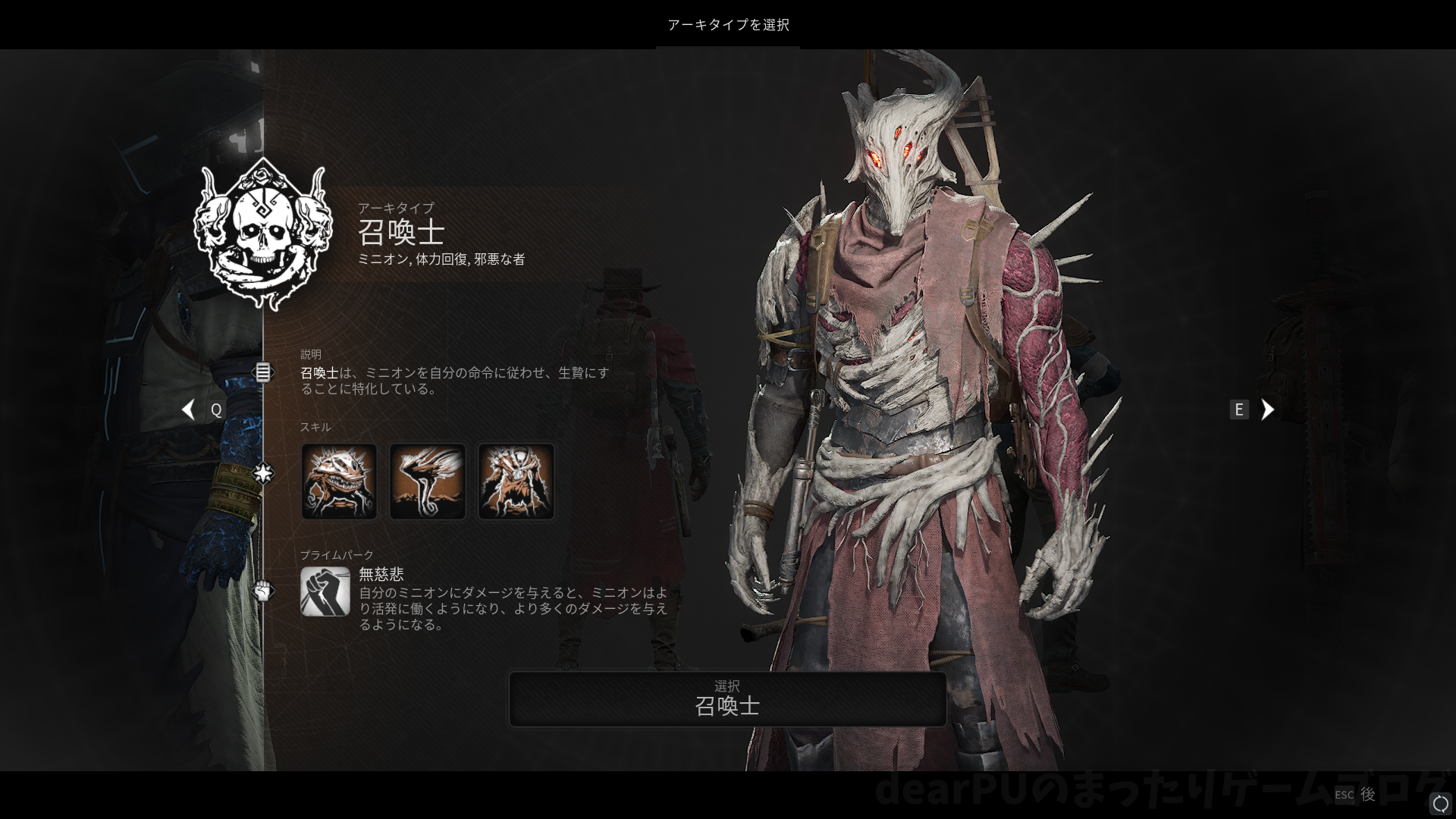Choose the flying minion skill icon
Image resolution: width=1456 pixels, height=819 pixels.
click(x=428, y=482)
